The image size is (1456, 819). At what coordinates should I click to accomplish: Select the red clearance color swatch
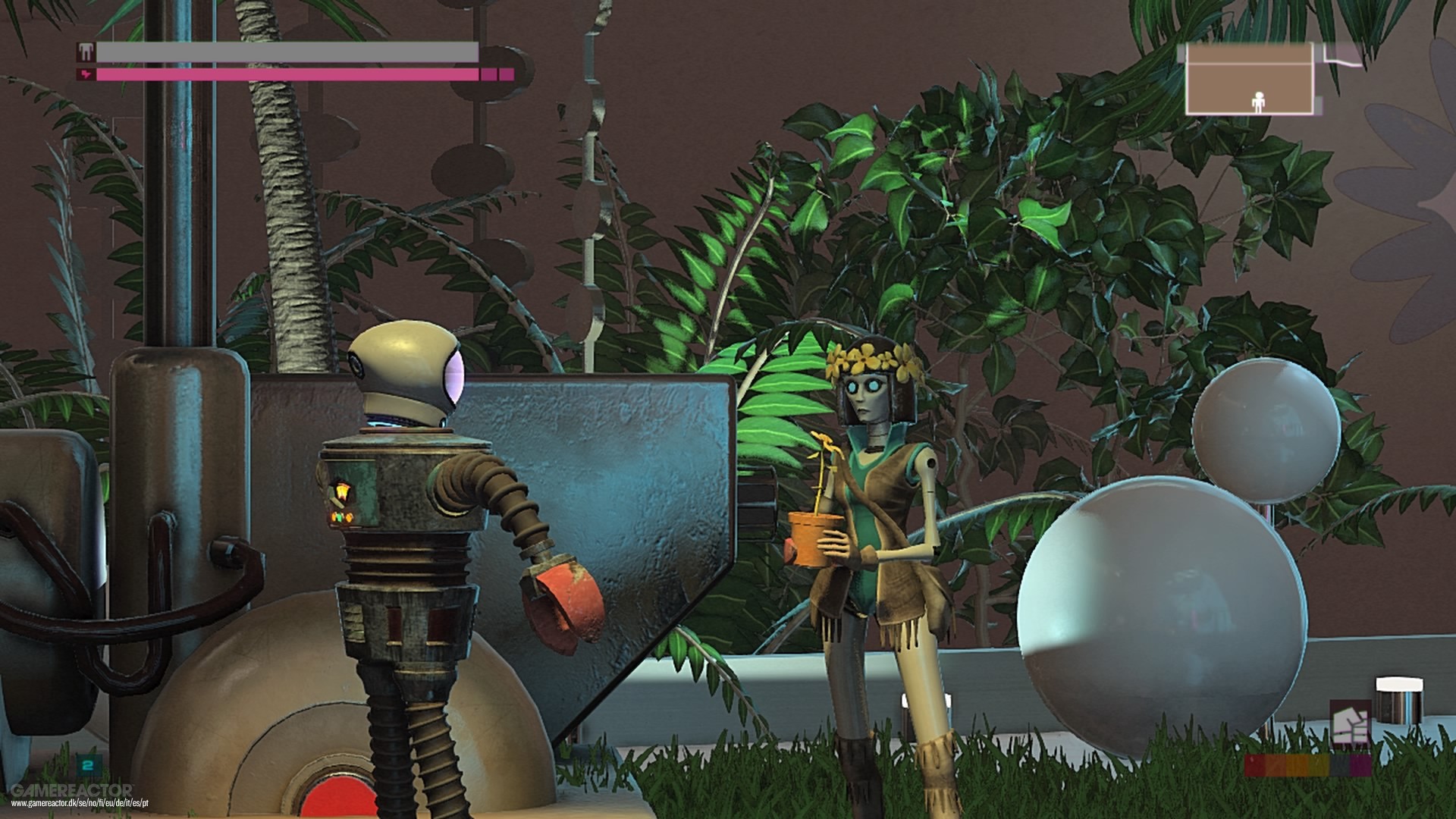[x=1255, y=766]
